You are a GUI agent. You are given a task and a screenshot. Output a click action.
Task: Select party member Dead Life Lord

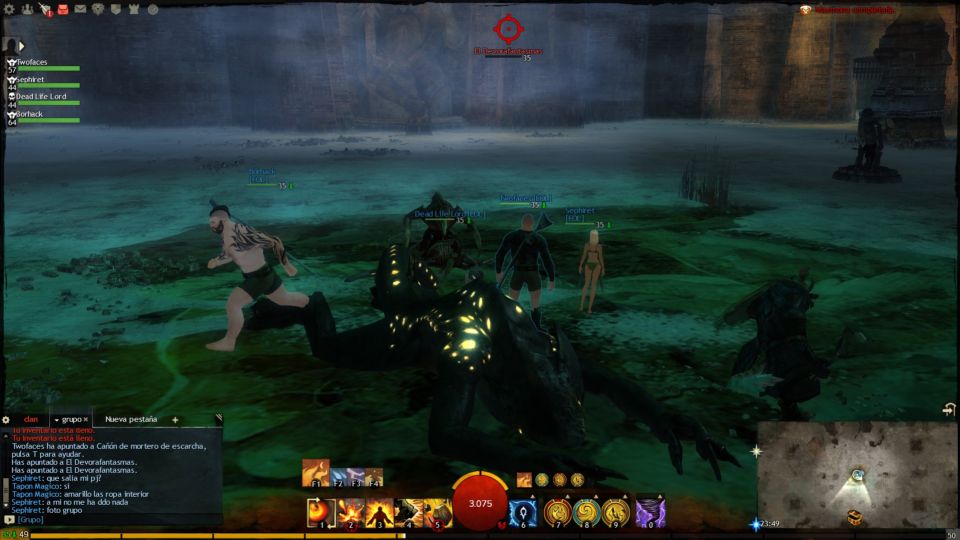click(46, 98)
